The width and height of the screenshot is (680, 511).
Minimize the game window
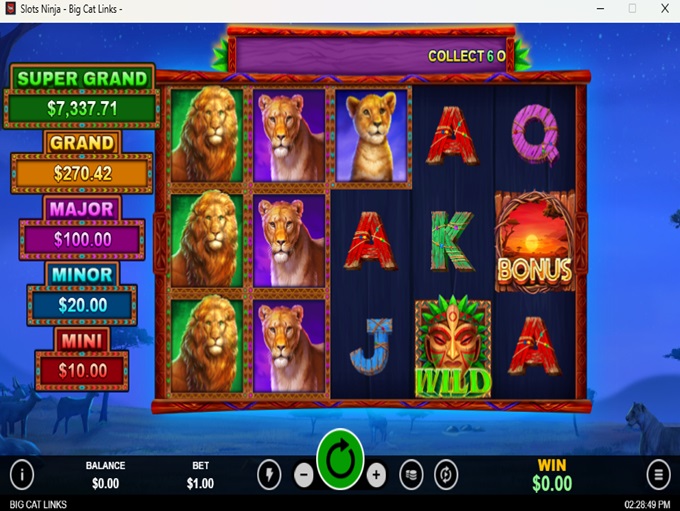pyautogui.click(x=600, y=9)
